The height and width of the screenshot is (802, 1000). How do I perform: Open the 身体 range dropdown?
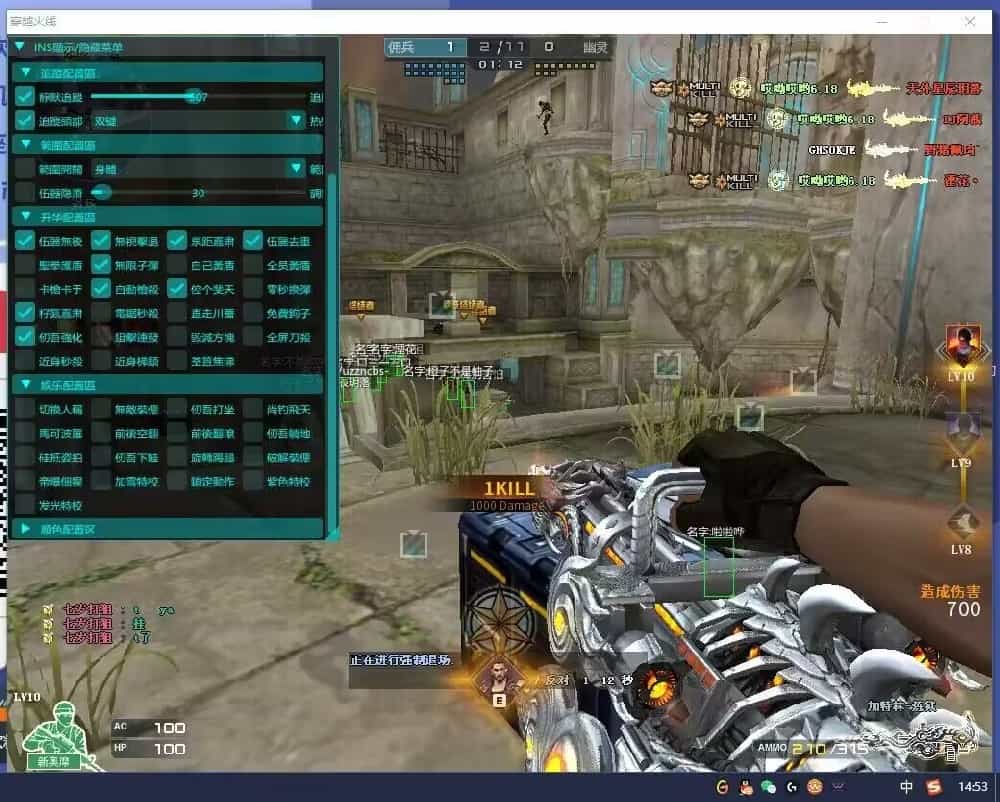(296, 168)
